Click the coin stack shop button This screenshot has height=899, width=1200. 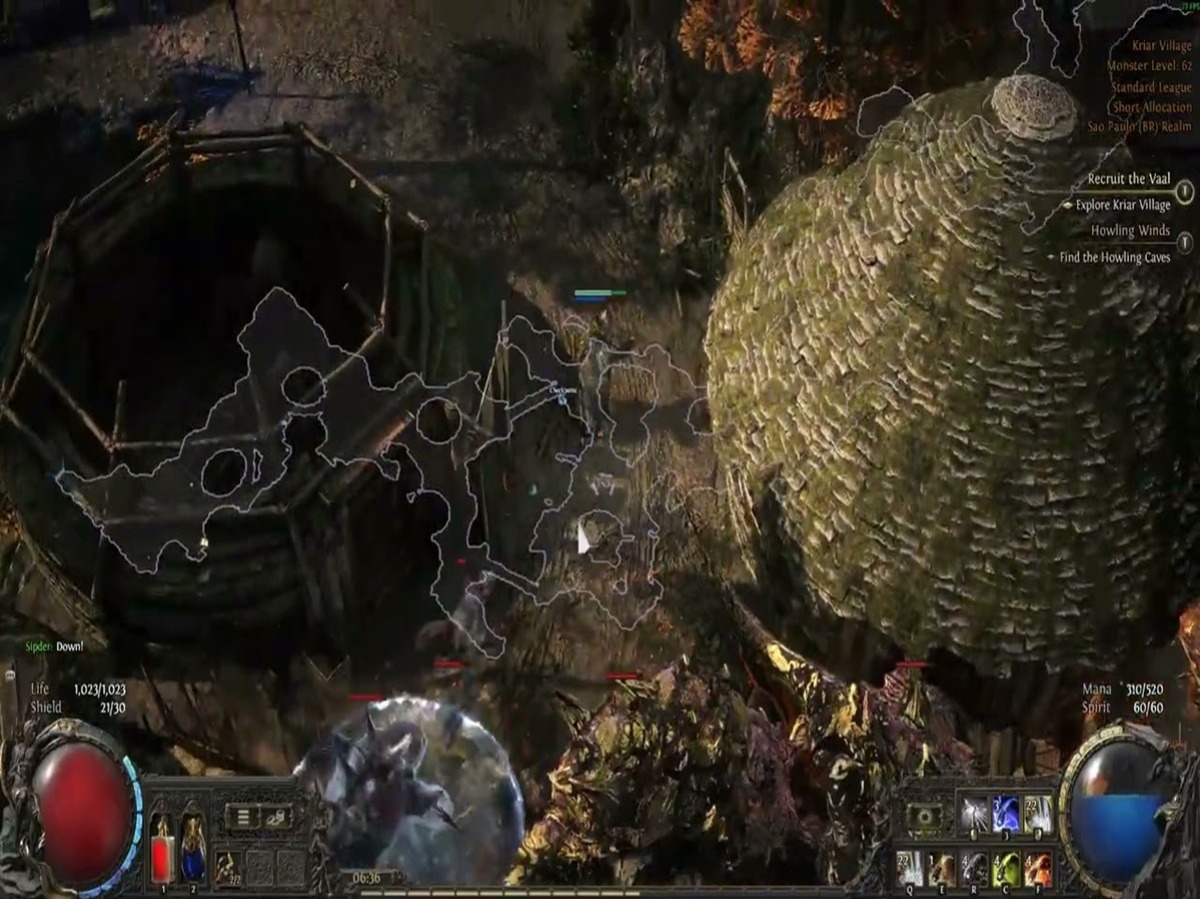(275, 817)
